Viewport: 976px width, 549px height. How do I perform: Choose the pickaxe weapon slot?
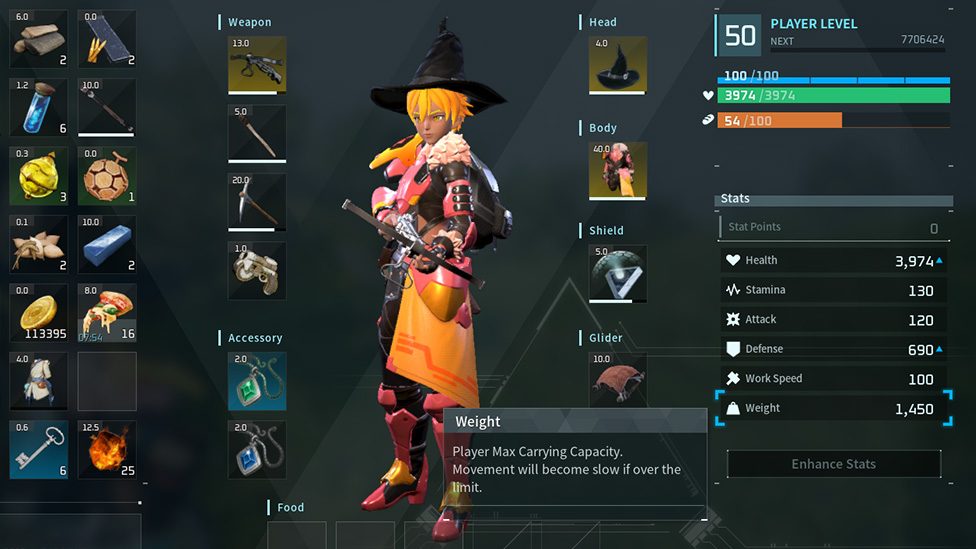pyautogui.click(x=257, y=202)
